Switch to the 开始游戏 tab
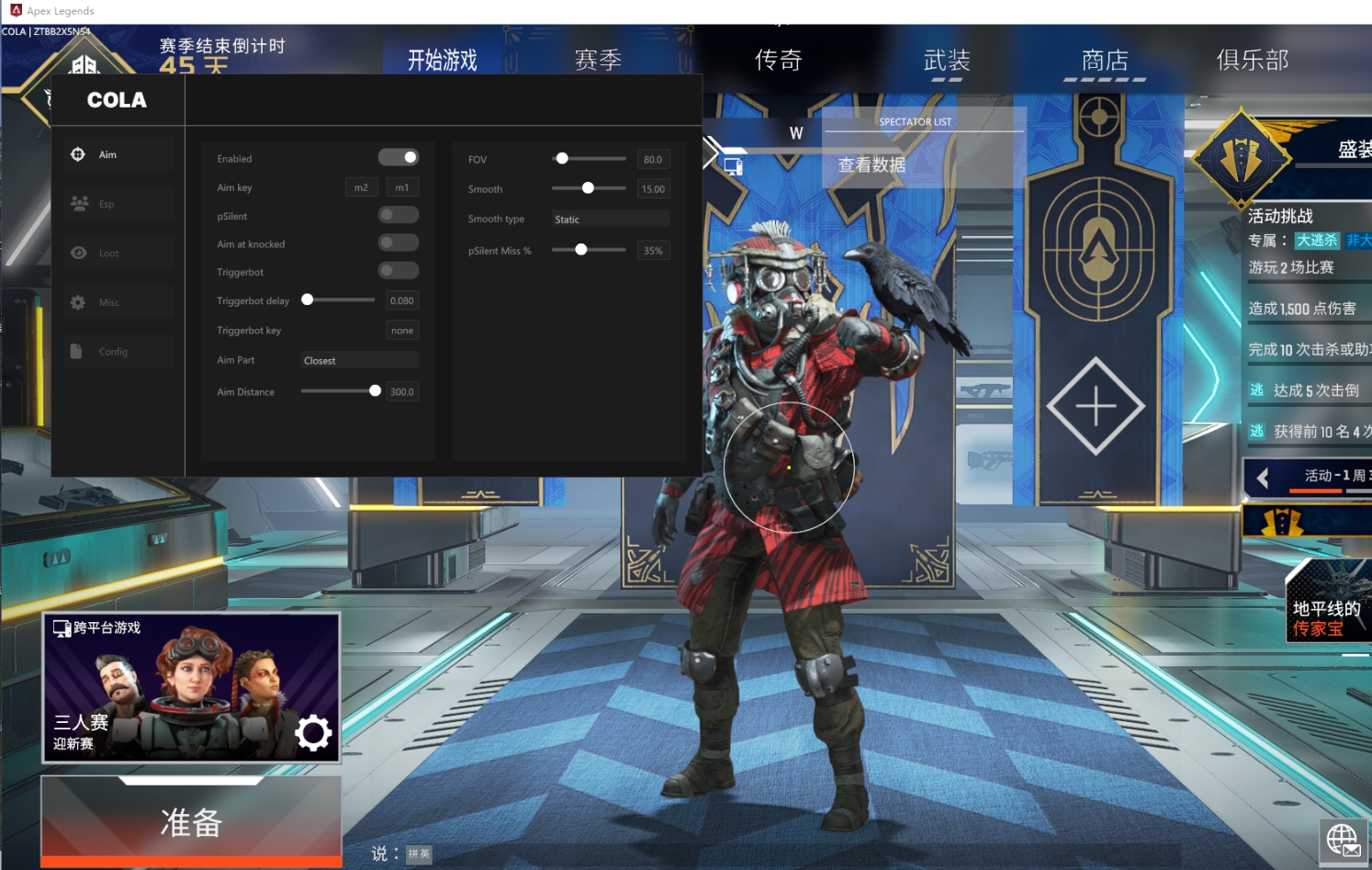Viewport: 1372px width, 870px height. tap(443, 61)
